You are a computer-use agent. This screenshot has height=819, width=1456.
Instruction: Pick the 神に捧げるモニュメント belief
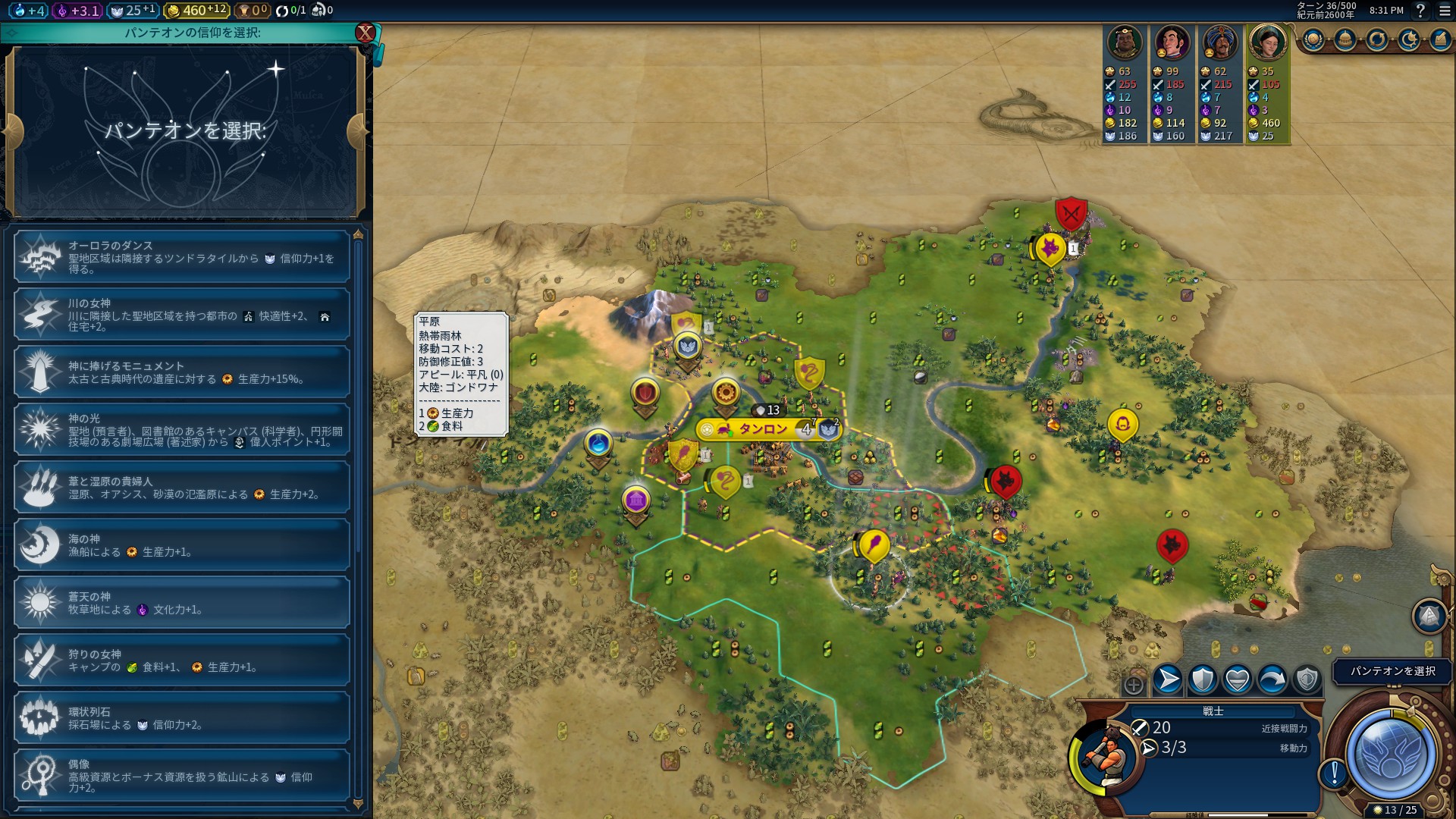coord(182,372)
